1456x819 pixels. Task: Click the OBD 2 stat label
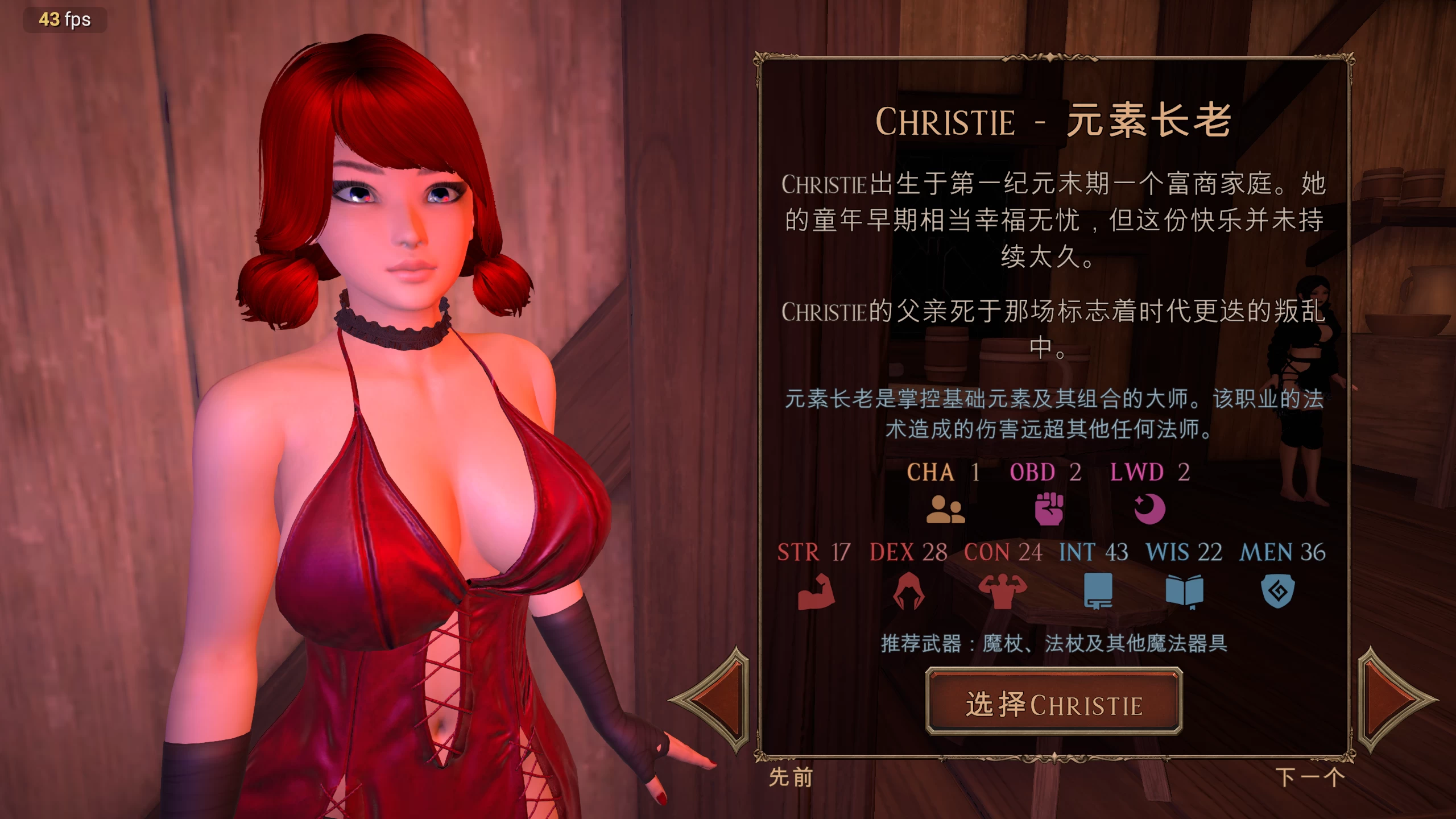[x=1050, y=472]
